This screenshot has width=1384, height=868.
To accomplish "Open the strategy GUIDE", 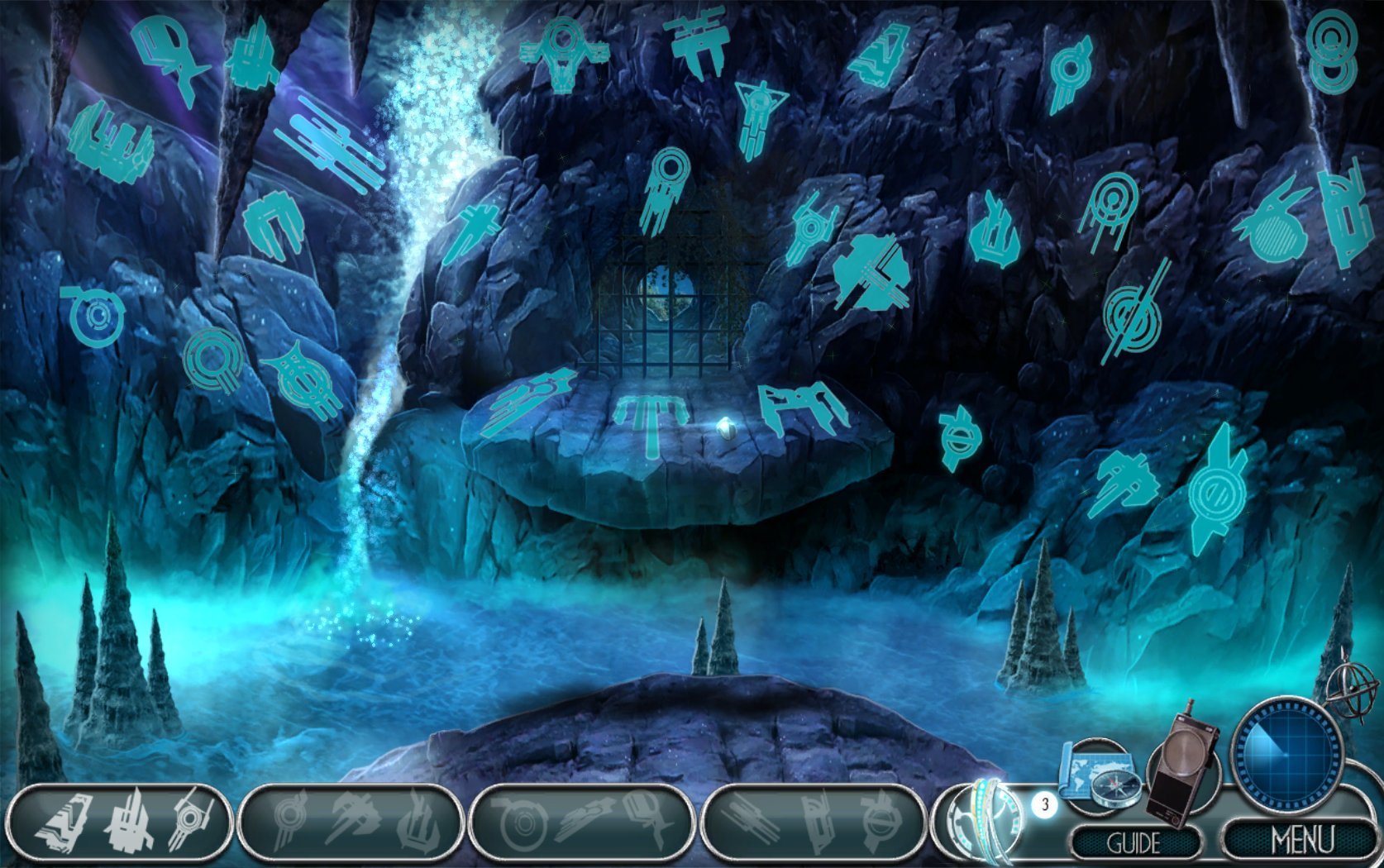I will pos(1133,843).
